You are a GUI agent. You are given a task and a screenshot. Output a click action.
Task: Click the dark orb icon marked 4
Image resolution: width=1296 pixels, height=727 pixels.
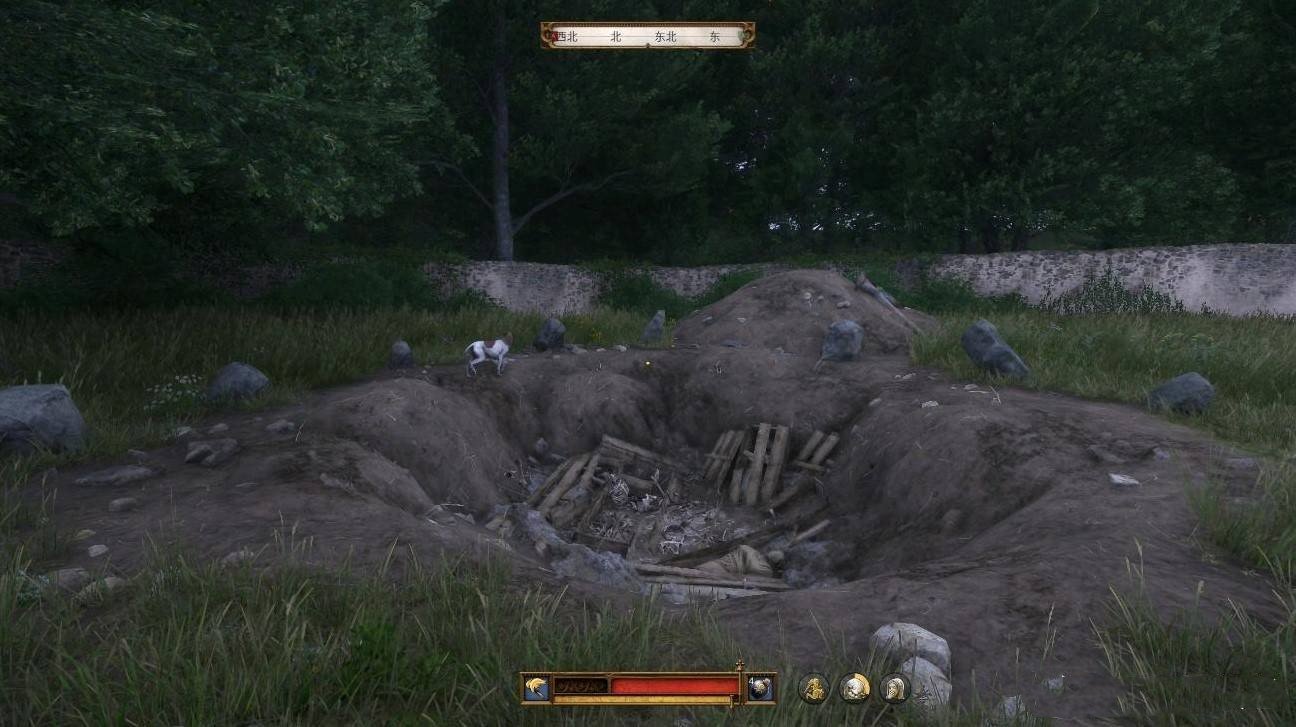point(760,688)
